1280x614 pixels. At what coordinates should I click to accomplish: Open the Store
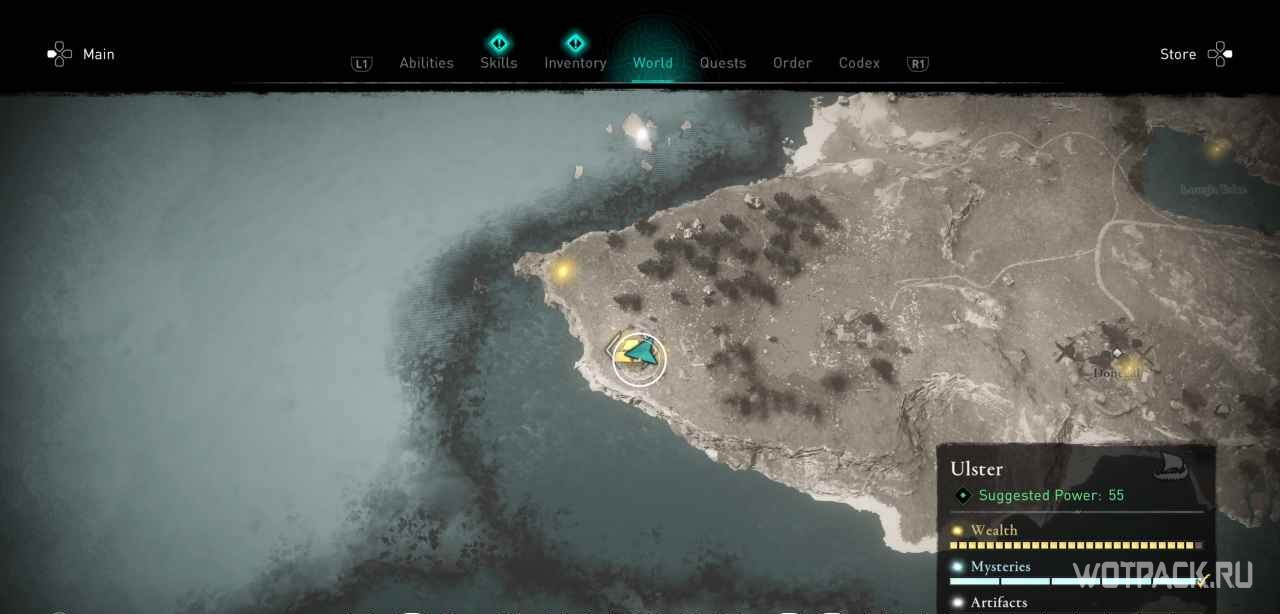point(1194,54)
